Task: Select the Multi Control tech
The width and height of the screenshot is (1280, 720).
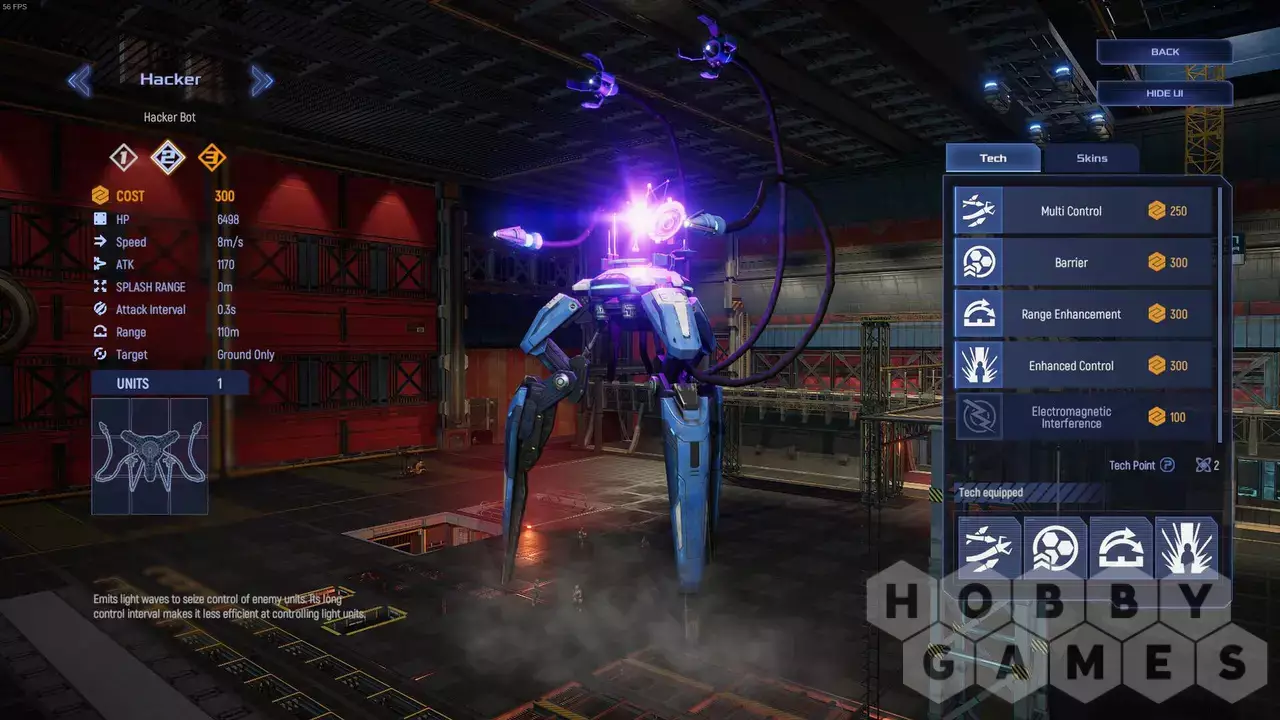Action: 1084,211
